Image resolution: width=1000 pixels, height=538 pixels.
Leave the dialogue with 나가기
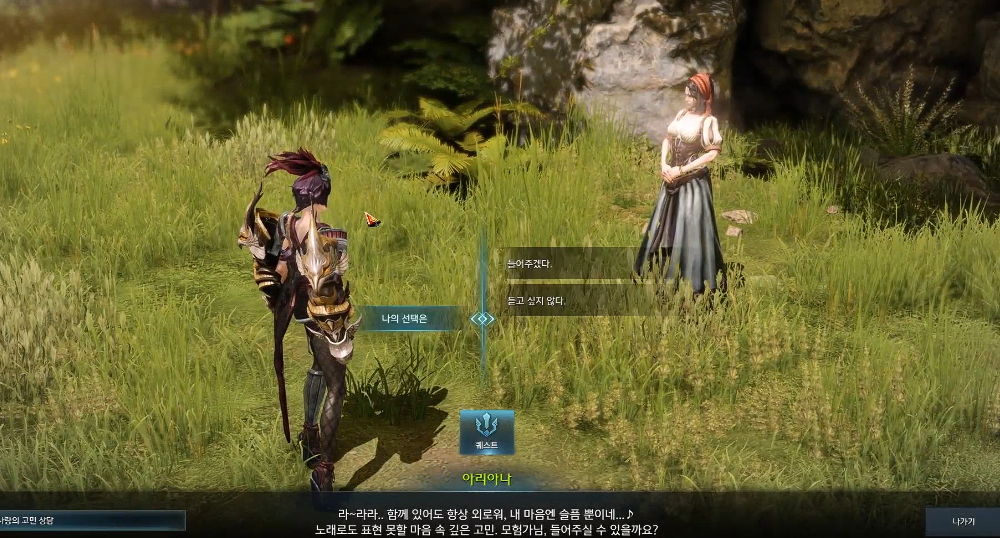coord(962,521)
